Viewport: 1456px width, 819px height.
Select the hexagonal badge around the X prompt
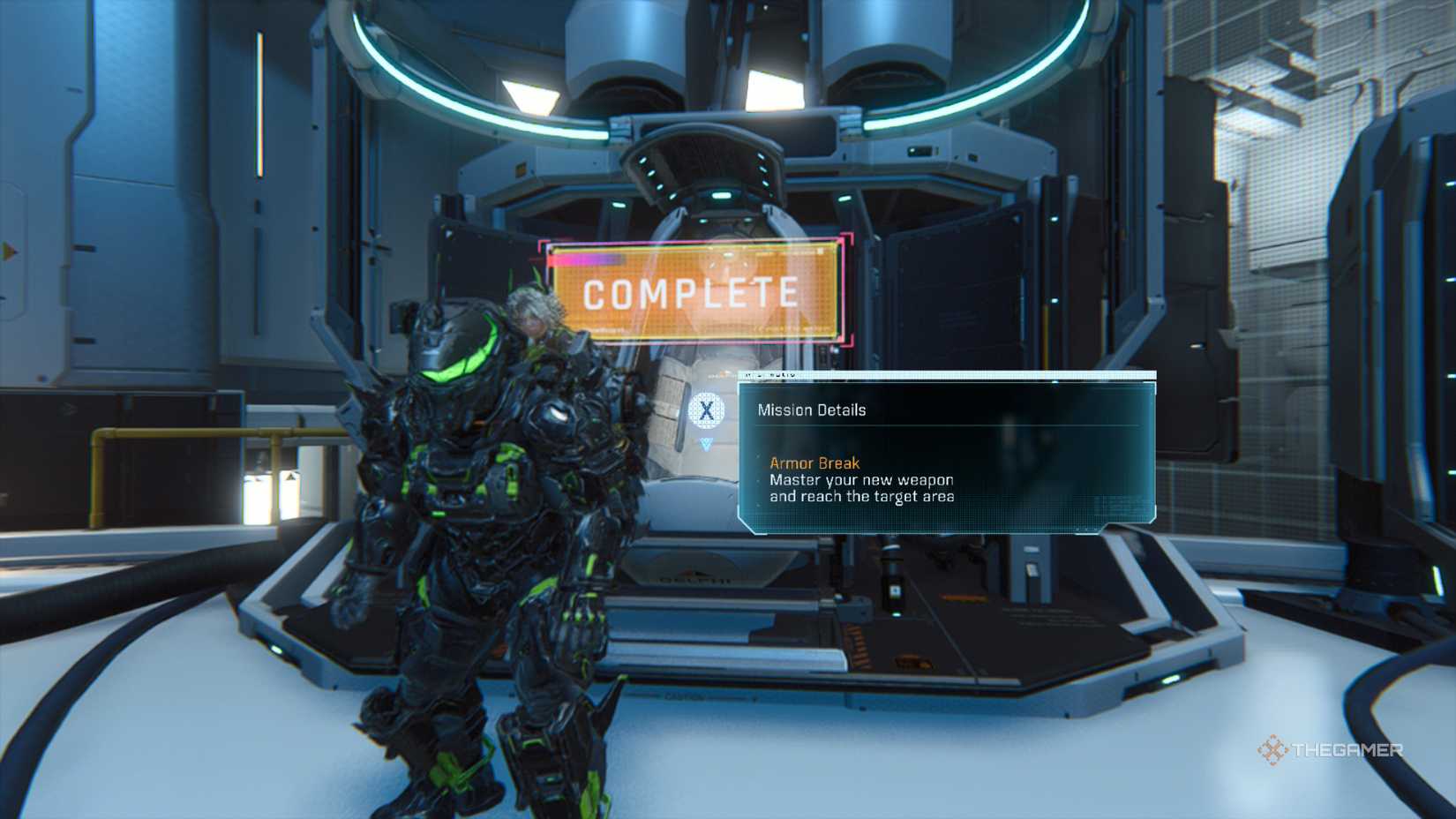point(706,408)
